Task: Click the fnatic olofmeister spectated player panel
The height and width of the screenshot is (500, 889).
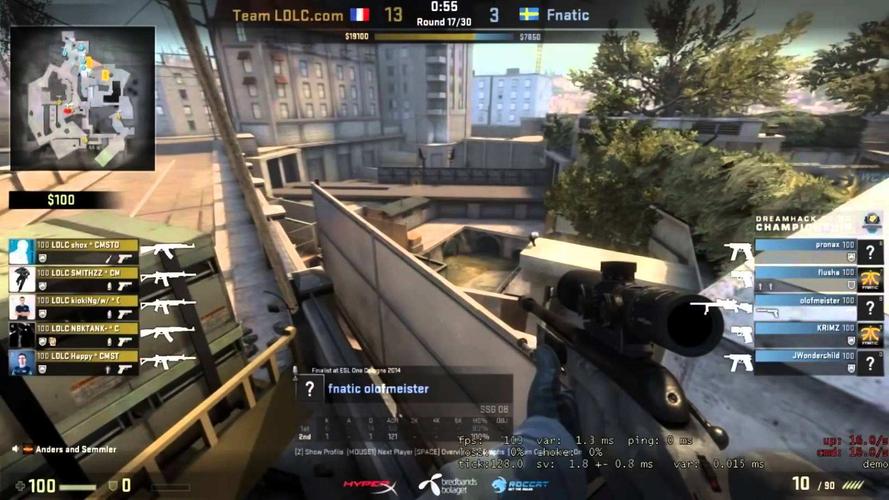Action: click(x=403, y=390)
